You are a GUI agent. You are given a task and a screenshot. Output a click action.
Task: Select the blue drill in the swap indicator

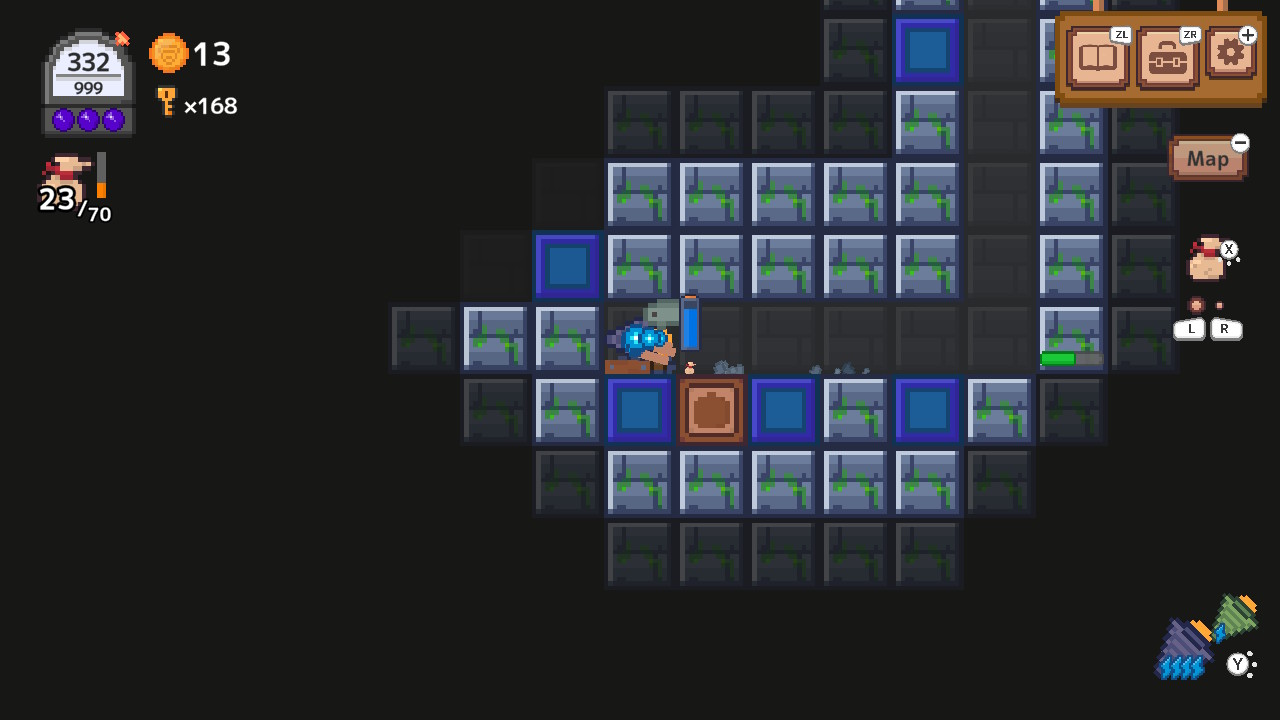(1188, 643)
